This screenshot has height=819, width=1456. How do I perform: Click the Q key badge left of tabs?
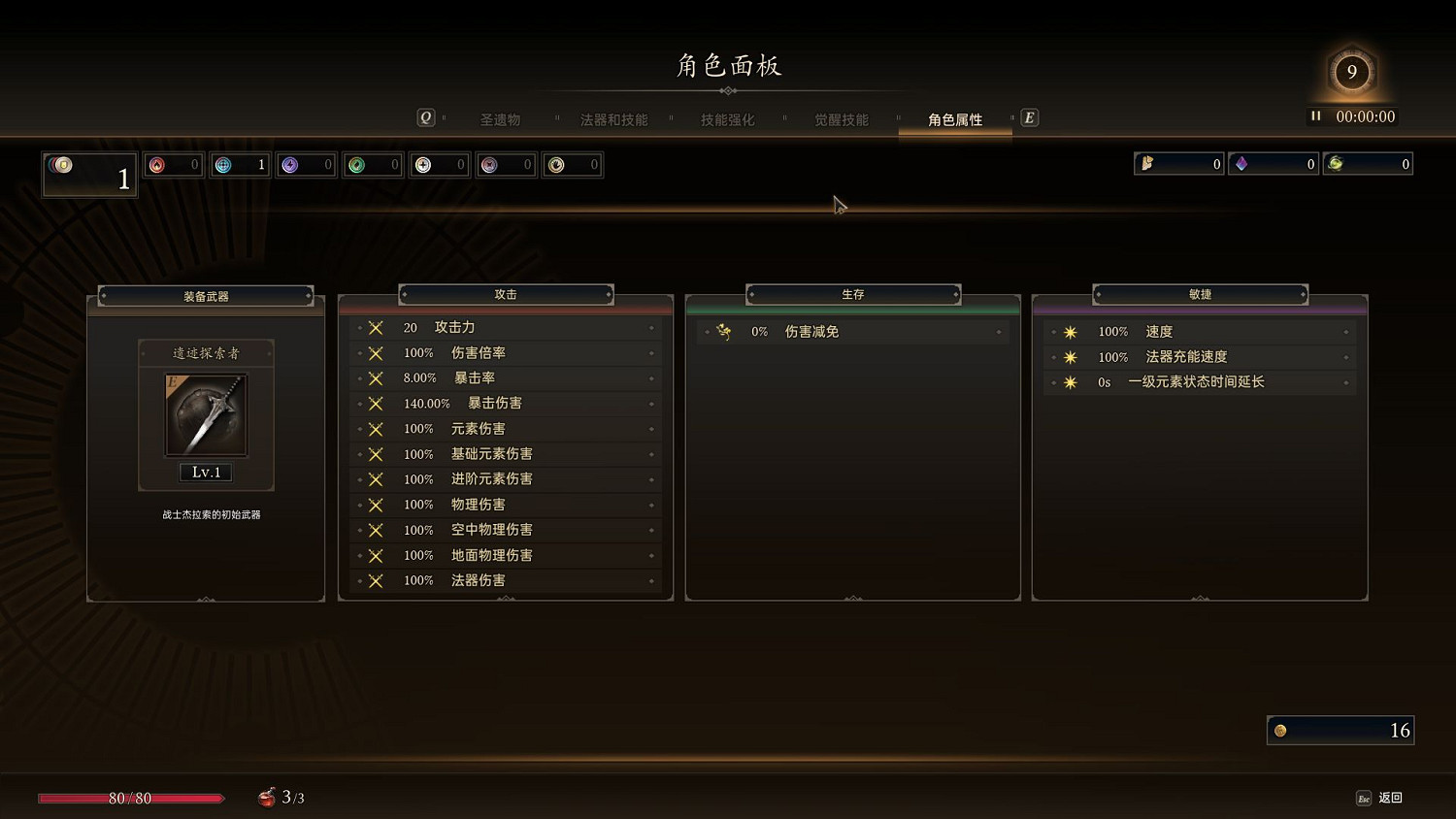point(425,117)
